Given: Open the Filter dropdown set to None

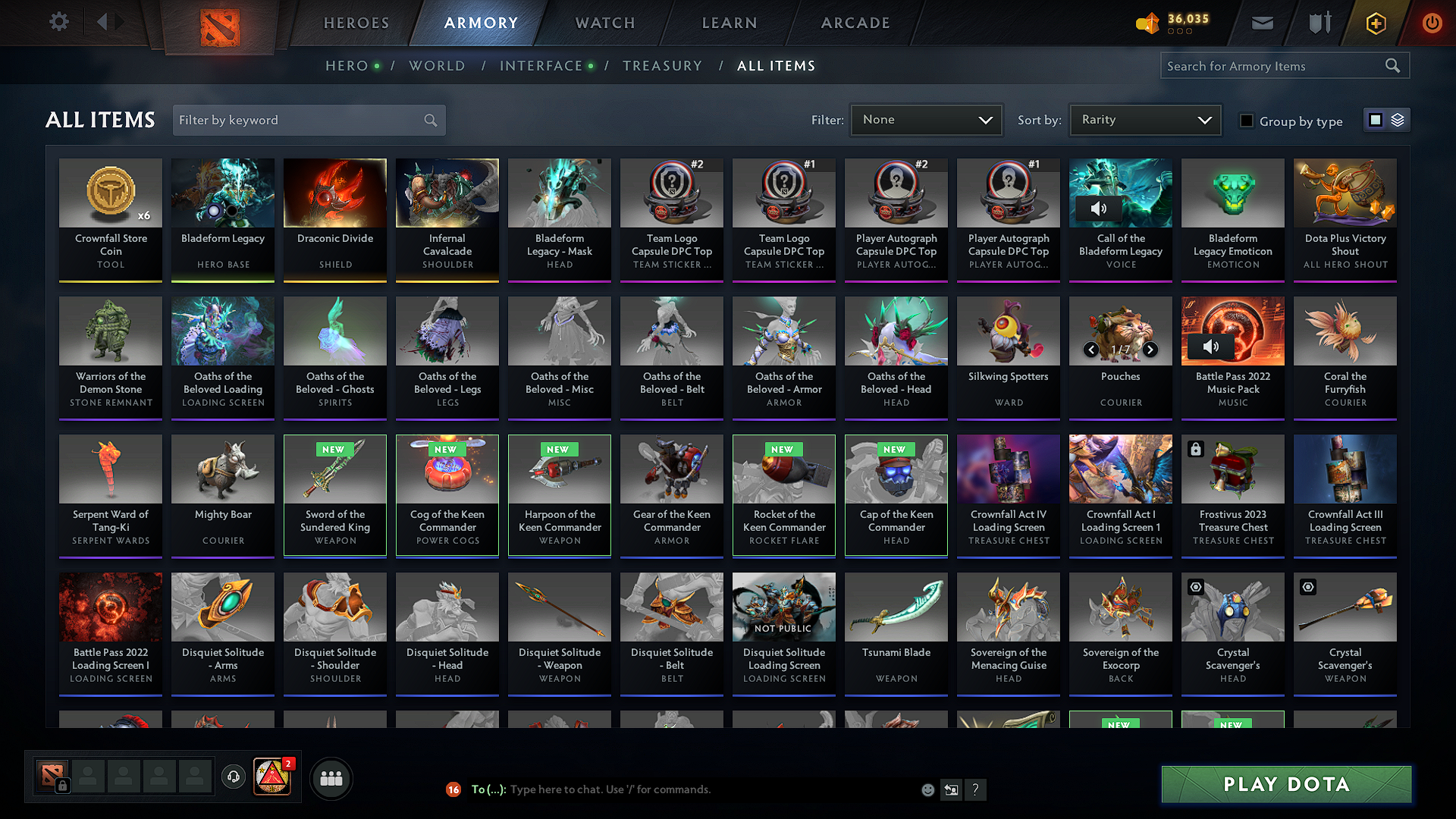Looking at the screenshot, I should [x=926, y=119].
